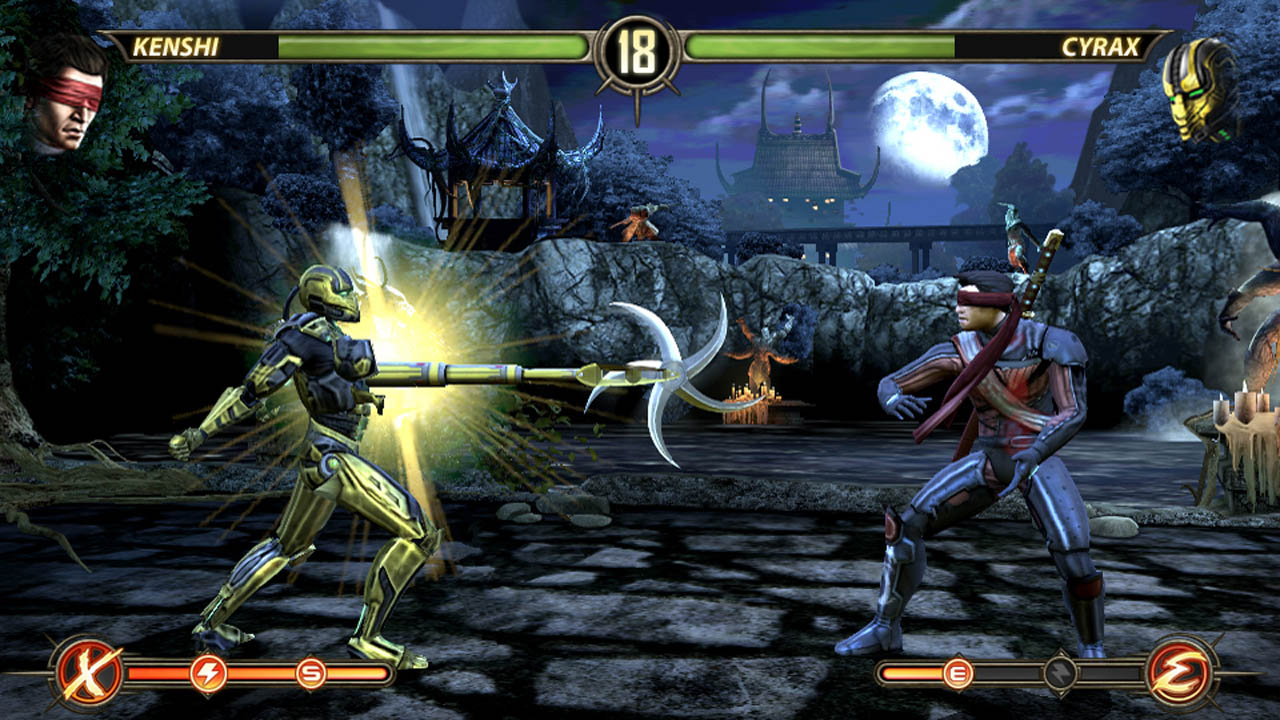Toggle the diamond node atop Cyrax's center meter segment
Image resolution: width=1280 pixels, height=720 pixels.
pos(1060,652)
